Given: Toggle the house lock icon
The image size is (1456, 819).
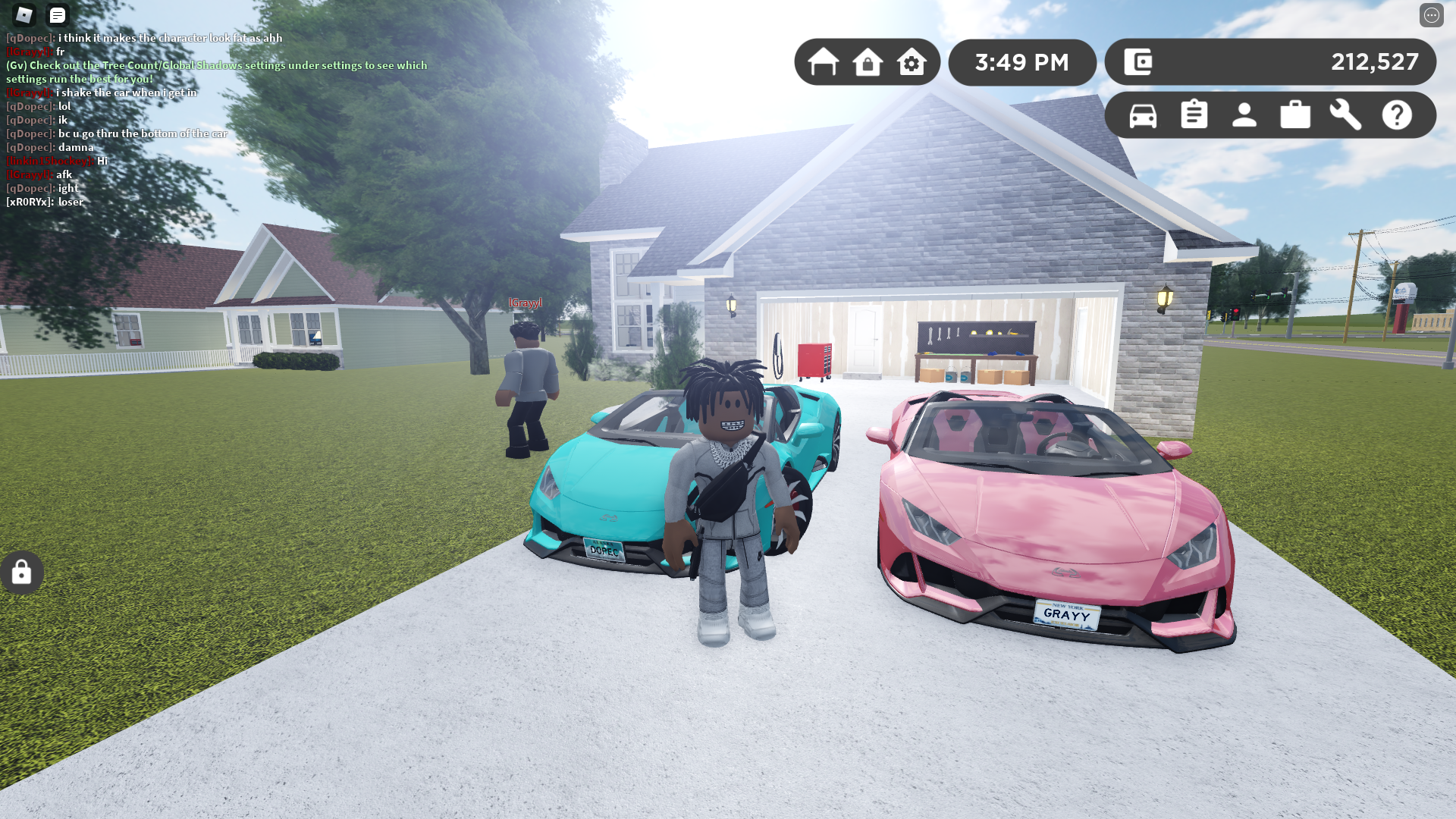Looking at the screenshot, I should [868, 62].
